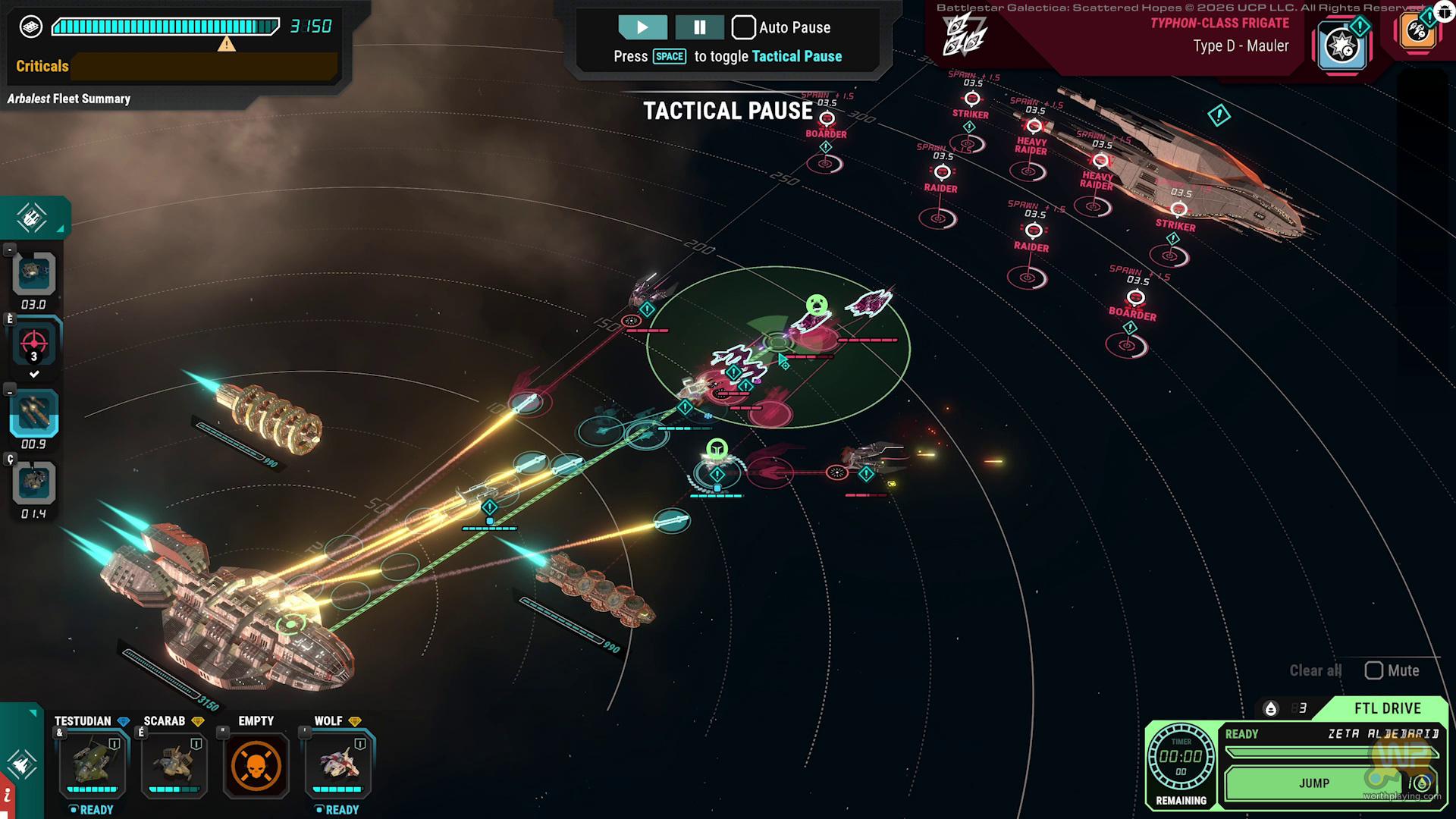Click the blue explosion enemy ability icon
Viewport: 1456px width, 819px height.
tap(1341, 45)
